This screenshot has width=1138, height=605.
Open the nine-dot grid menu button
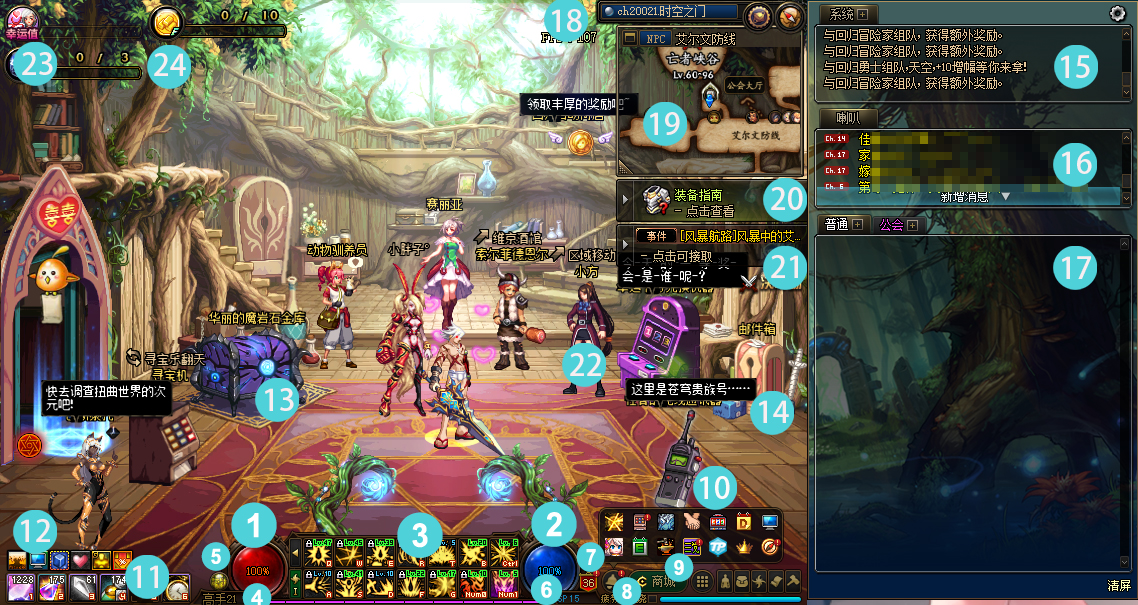tap(703, 580)
